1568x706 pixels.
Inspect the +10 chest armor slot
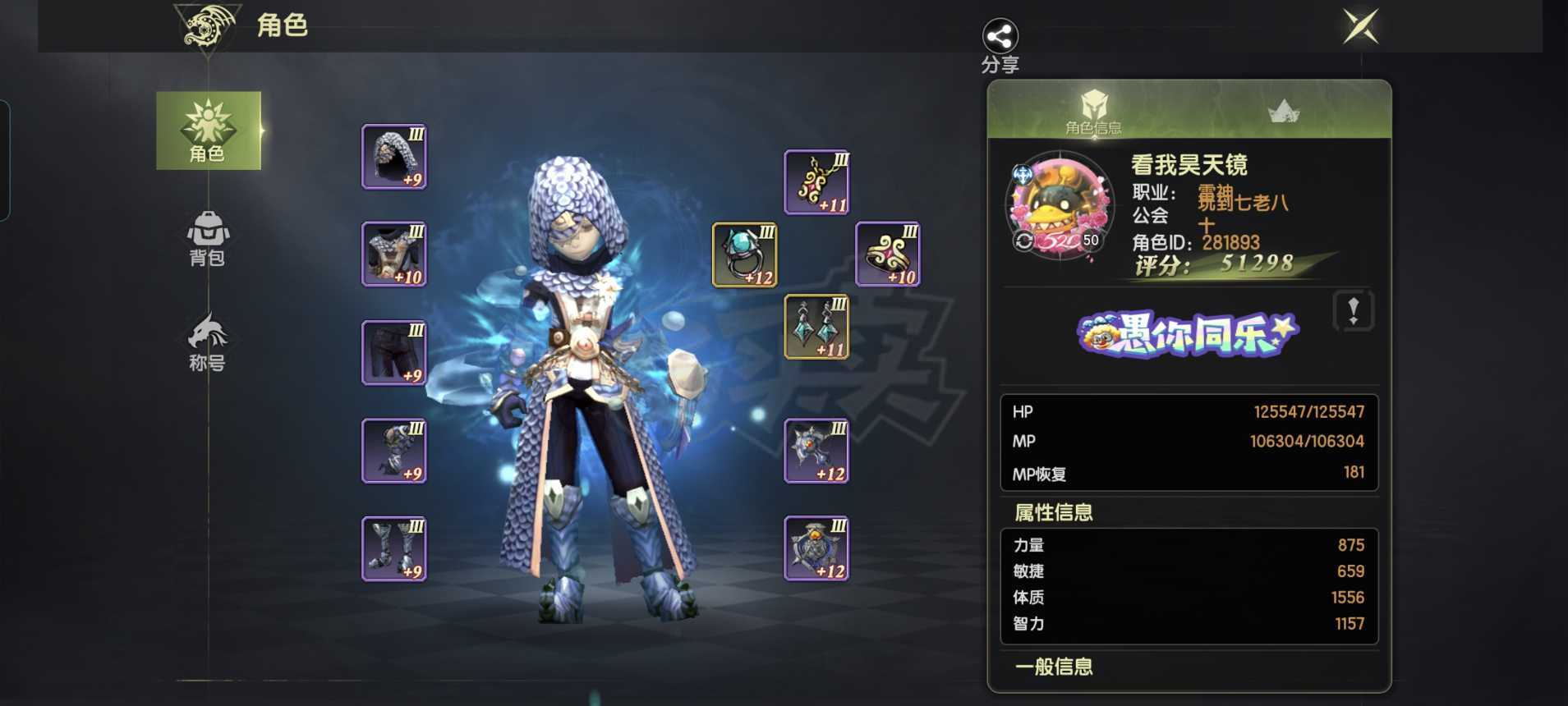(x=394, y=254)
